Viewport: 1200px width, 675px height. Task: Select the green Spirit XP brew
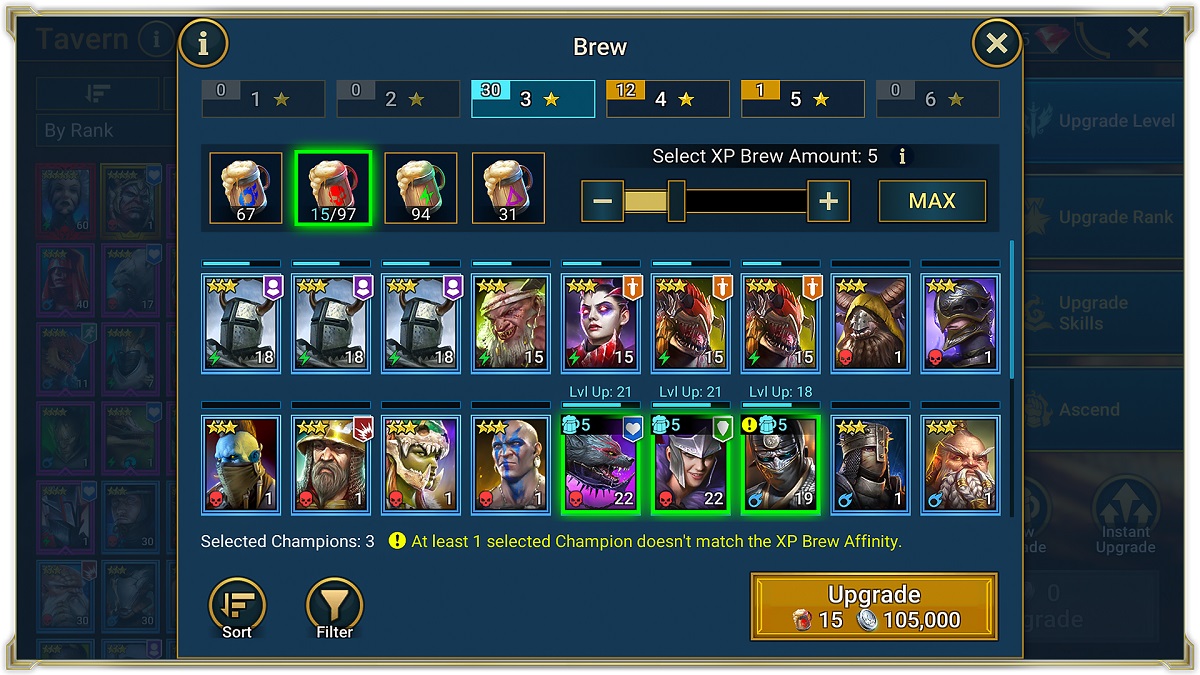(421, 187)
